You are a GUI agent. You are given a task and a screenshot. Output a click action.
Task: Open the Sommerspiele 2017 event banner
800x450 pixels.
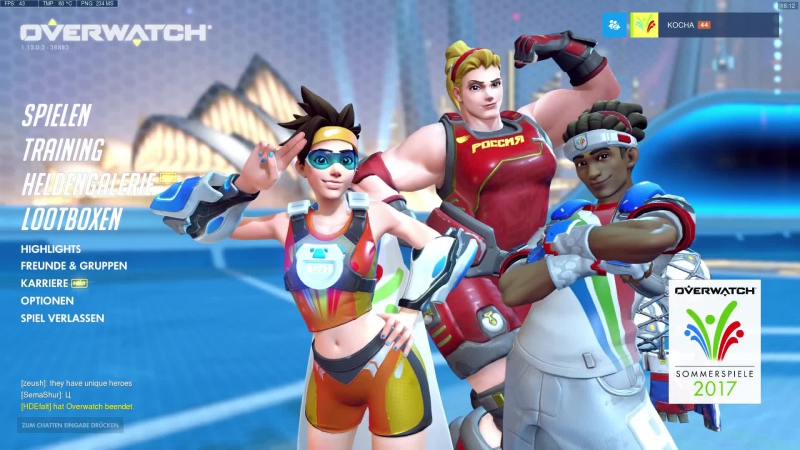tap(714, 342)
